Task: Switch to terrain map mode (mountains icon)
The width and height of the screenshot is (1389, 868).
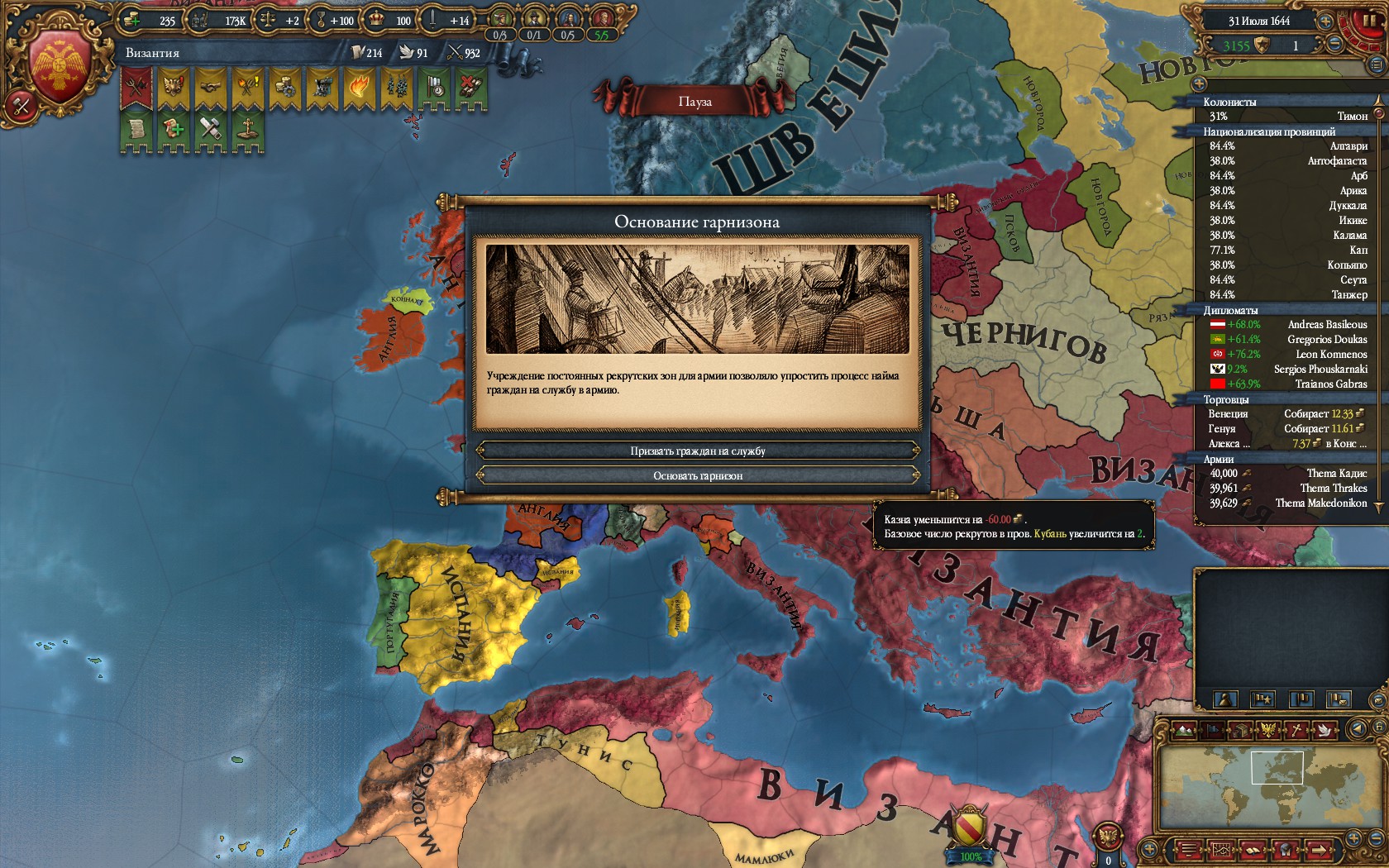Action: (1184, 730)
